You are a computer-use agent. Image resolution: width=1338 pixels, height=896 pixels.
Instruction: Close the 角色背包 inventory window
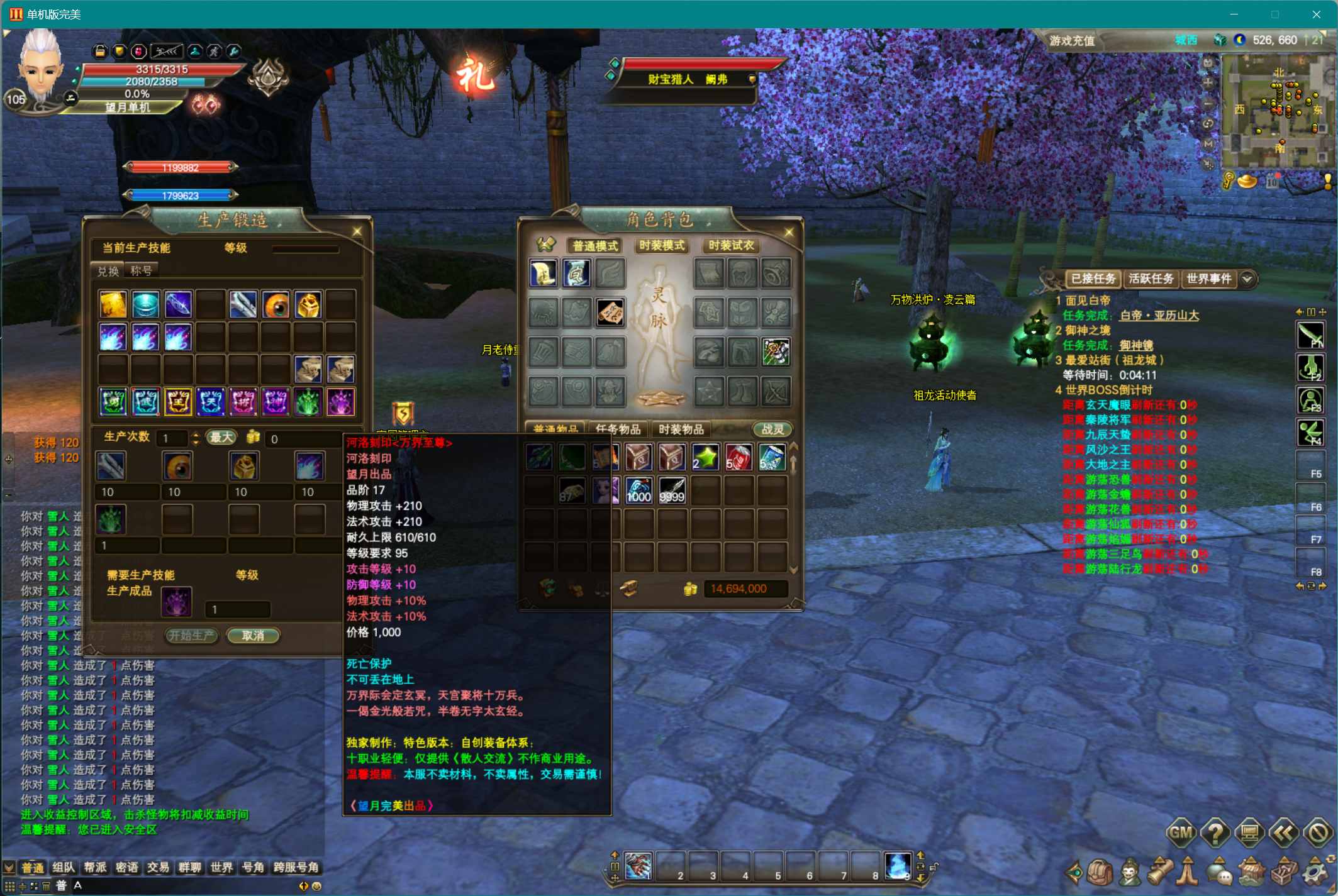pyautogui.click(x=789, y=233)
